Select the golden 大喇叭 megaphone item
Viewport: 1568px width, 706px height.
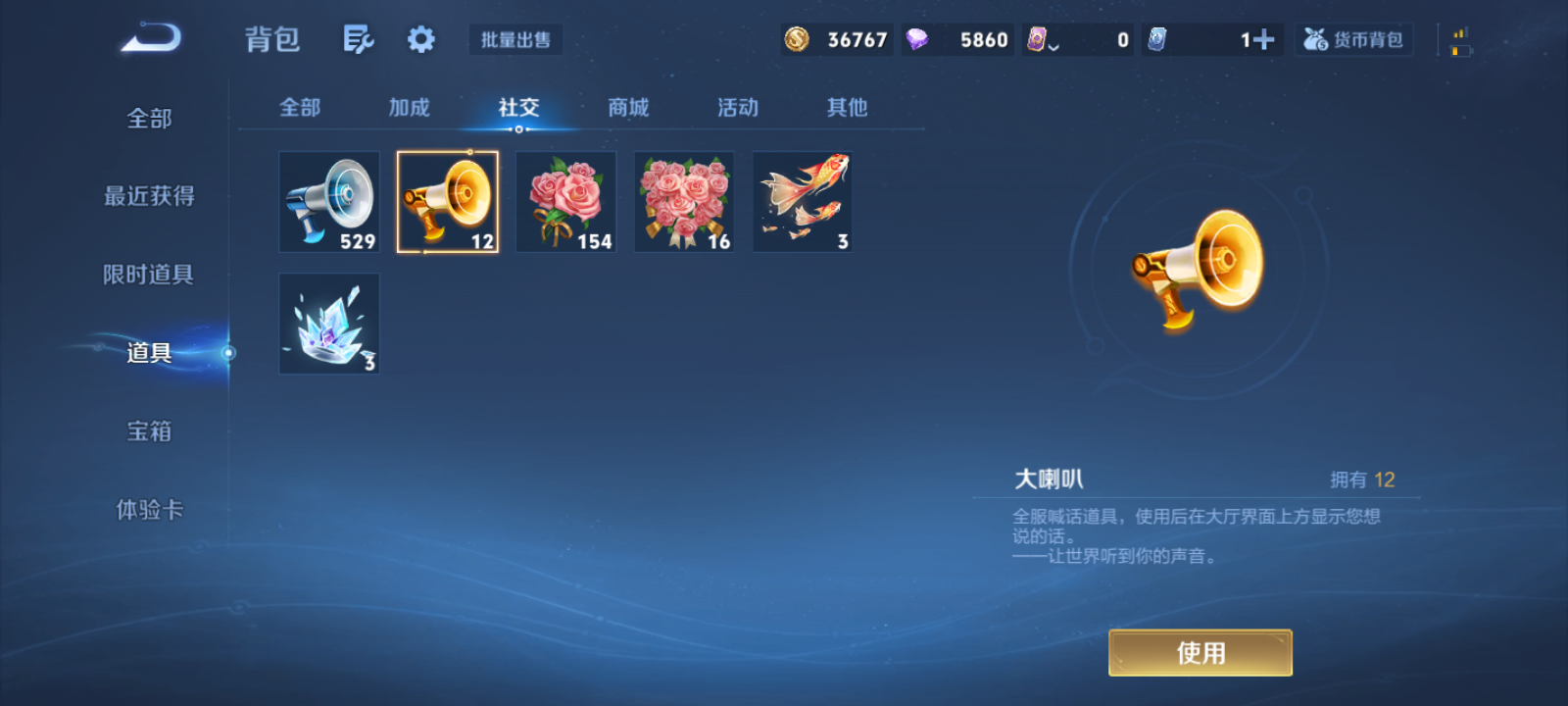coord(447,201)
